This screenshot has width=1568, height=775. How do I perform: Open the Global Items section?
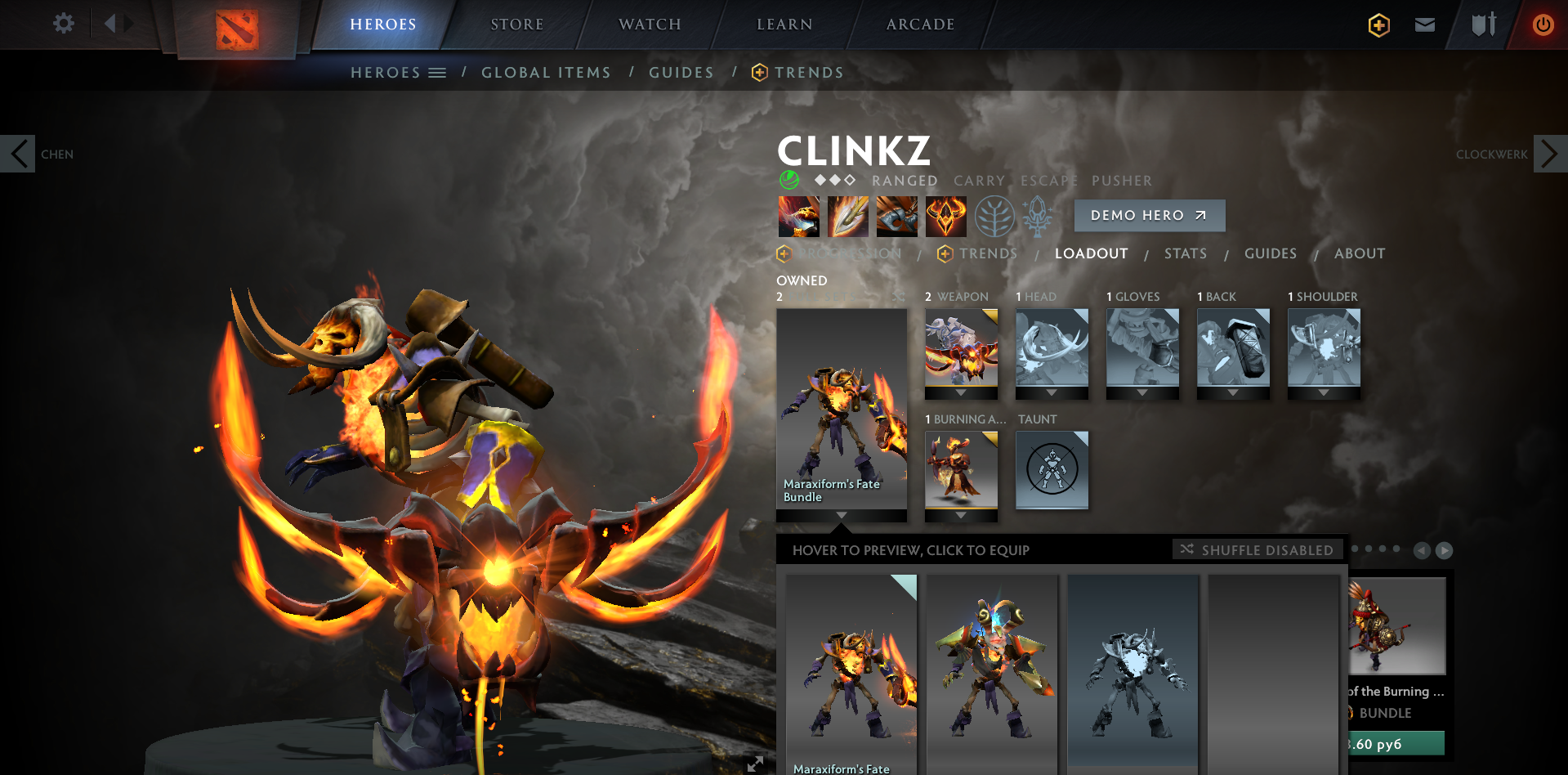coord(546,73)
